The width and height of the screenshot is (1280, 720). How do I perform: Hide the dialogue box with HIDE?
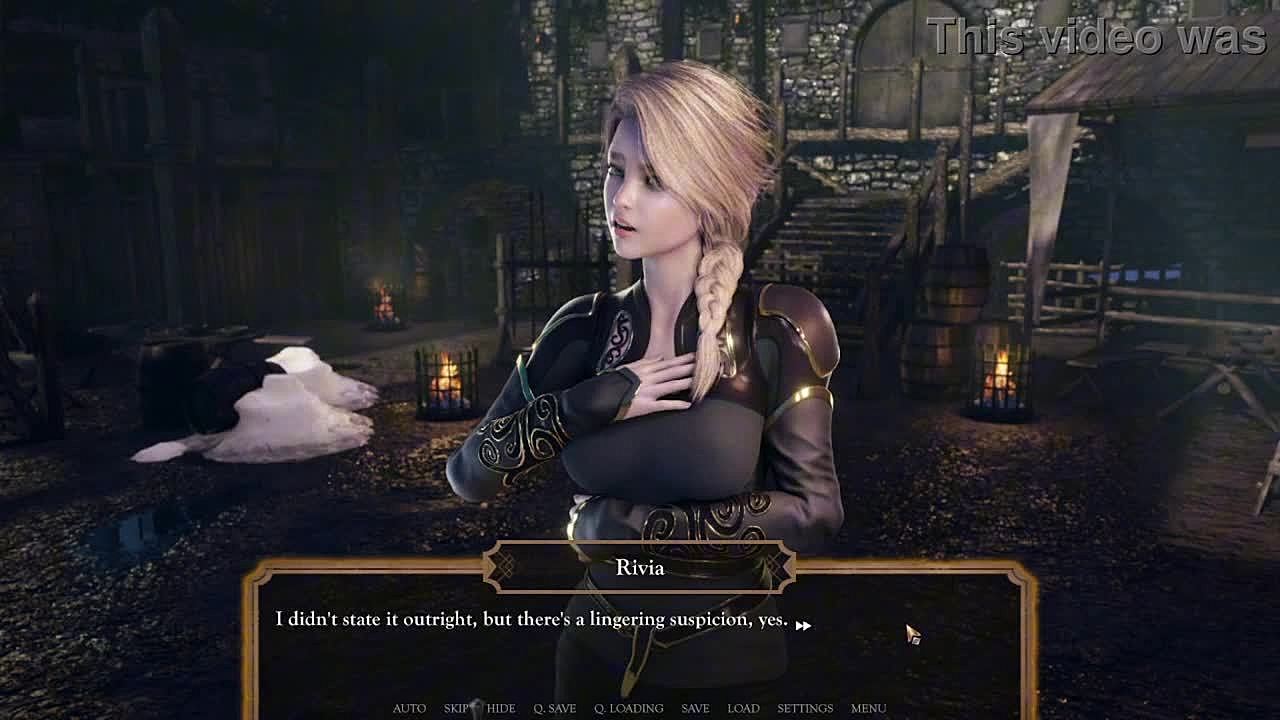pos(501,708)
